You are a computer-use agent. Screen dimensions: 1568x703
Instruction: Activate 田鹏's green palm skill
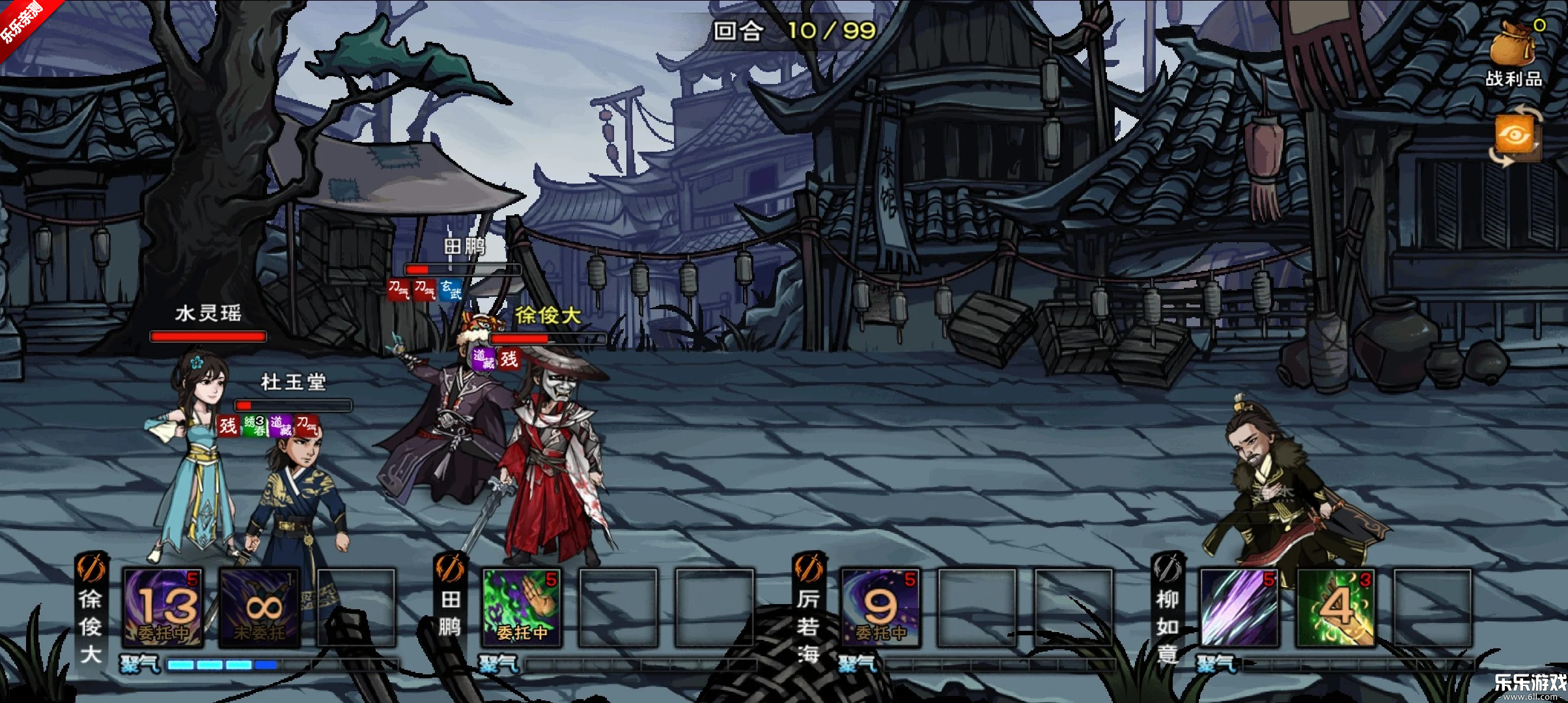tap(522, 608)
